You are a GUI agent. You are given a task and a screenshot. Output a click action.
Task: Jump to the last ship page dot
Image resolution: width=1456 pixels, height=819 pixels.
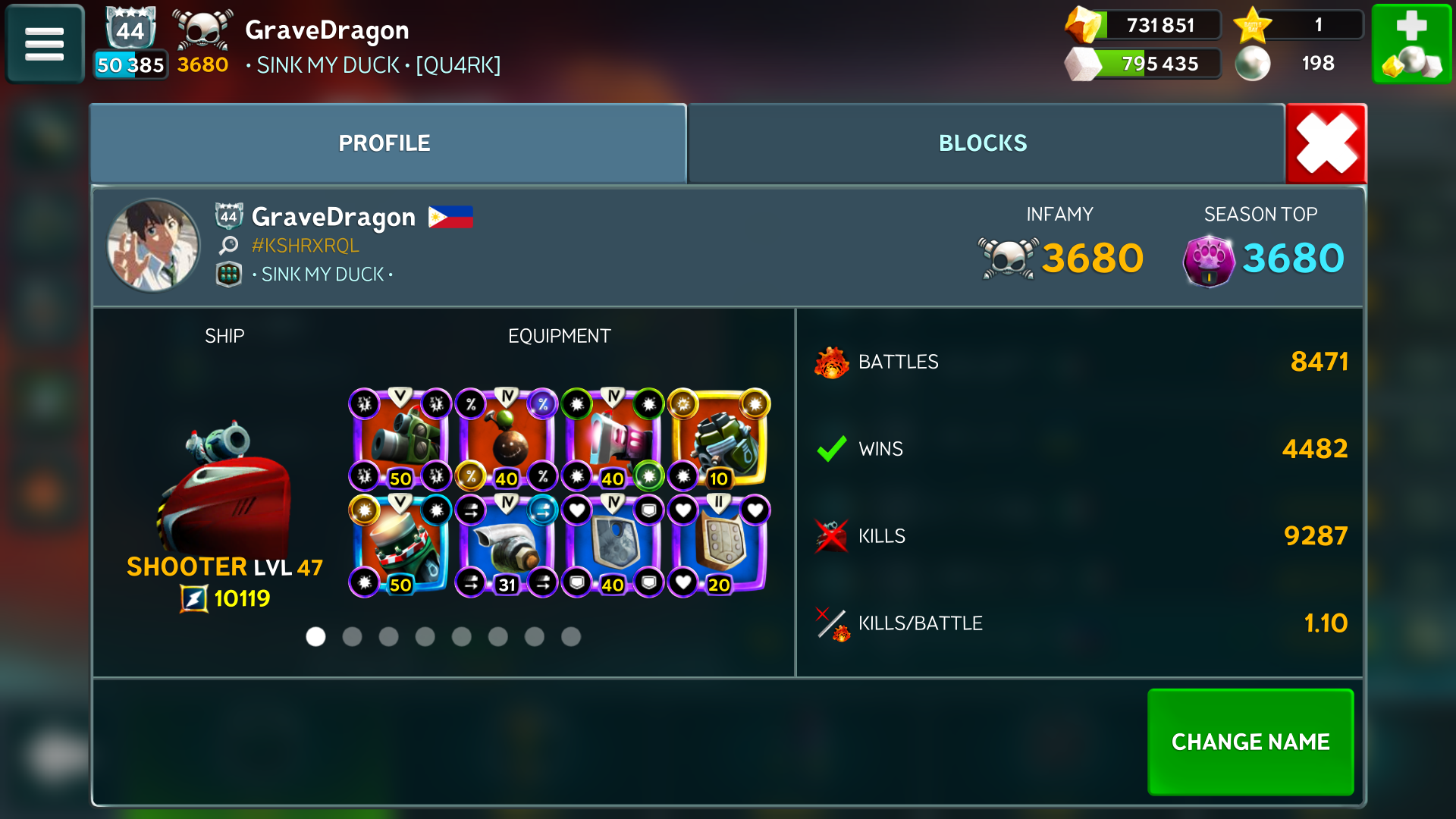pyautogui.click(x=571, y=637)
